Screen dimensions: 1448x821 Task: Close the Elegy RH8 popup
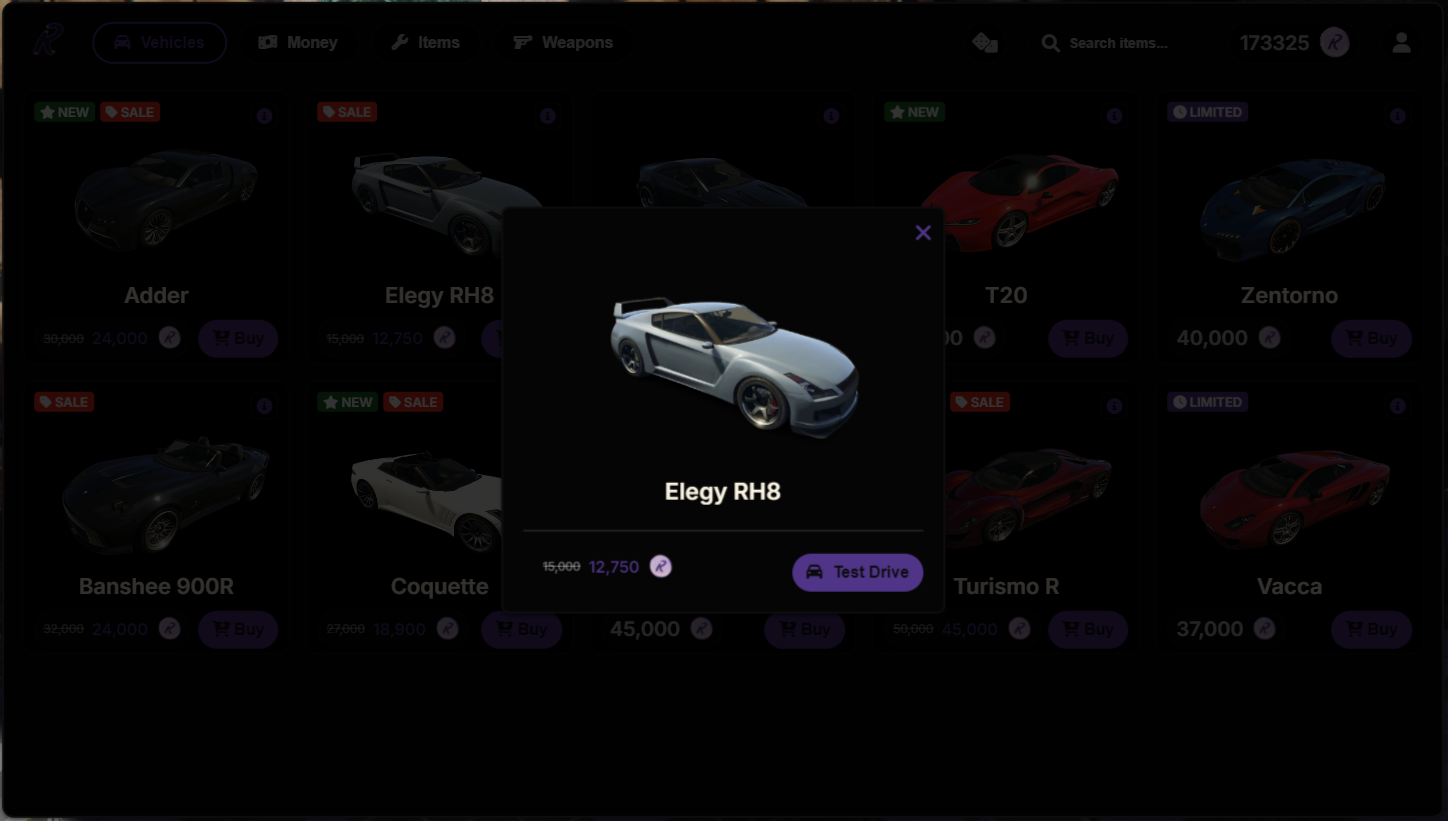(923, 233)
